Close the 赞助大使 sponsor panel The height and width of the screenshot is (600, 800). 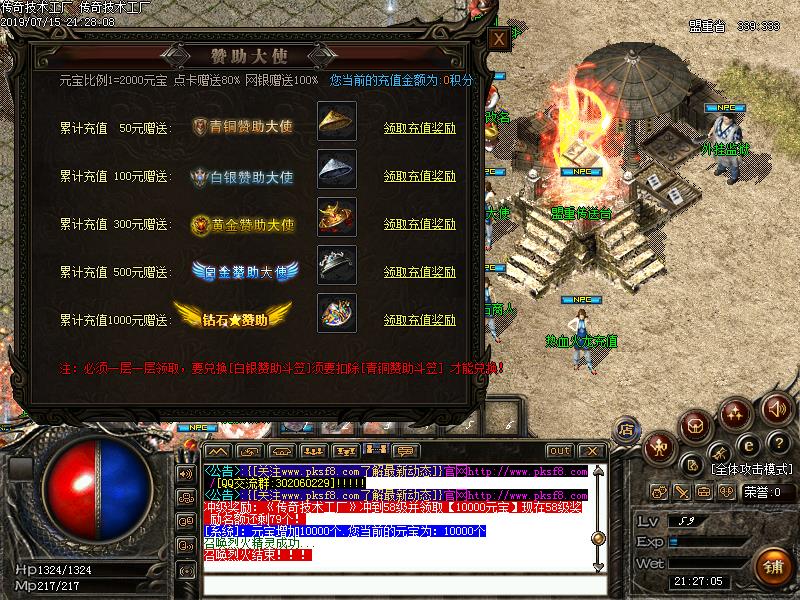coord(497,39)
